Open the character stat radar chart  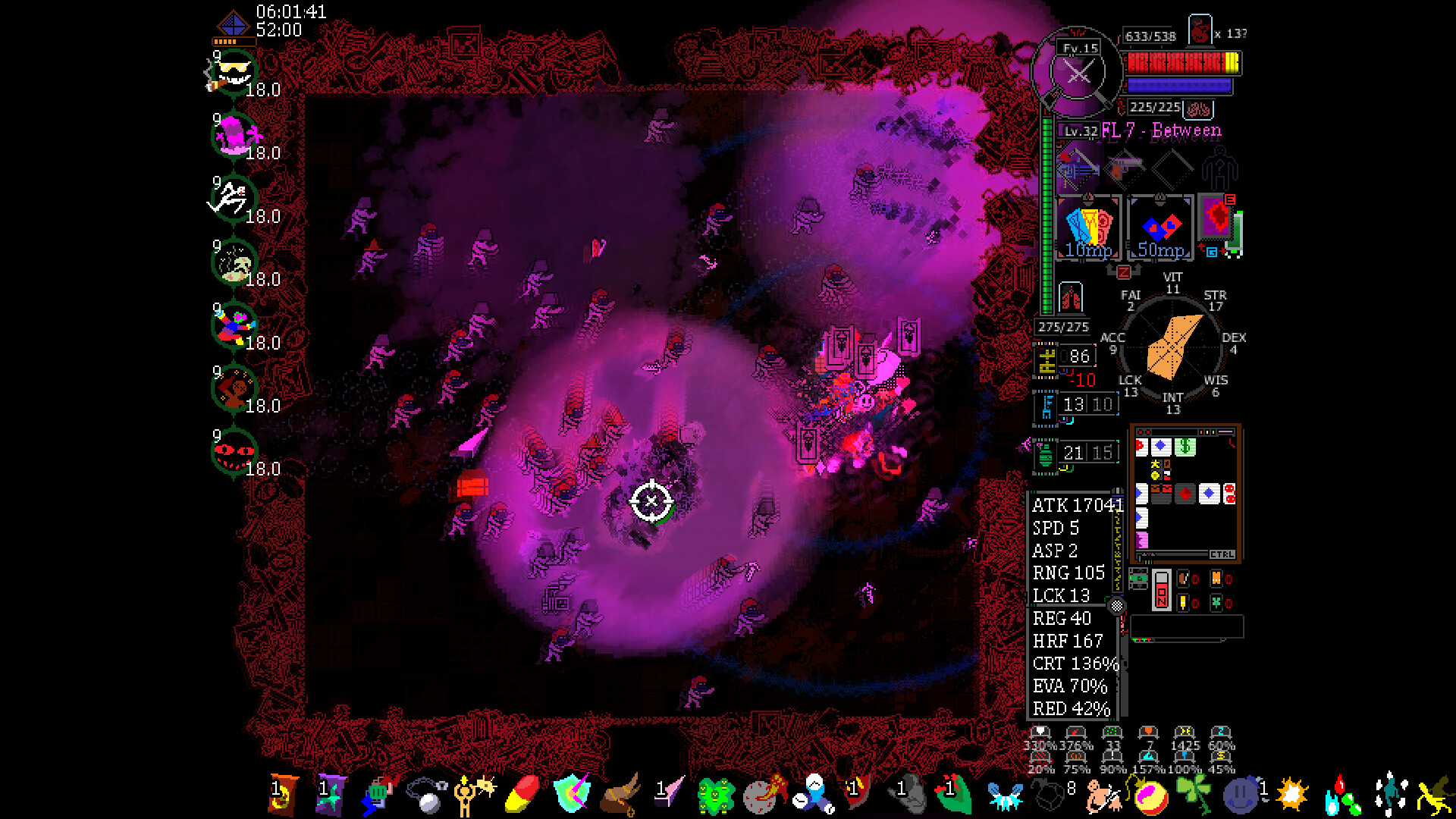coord(1173,347)
